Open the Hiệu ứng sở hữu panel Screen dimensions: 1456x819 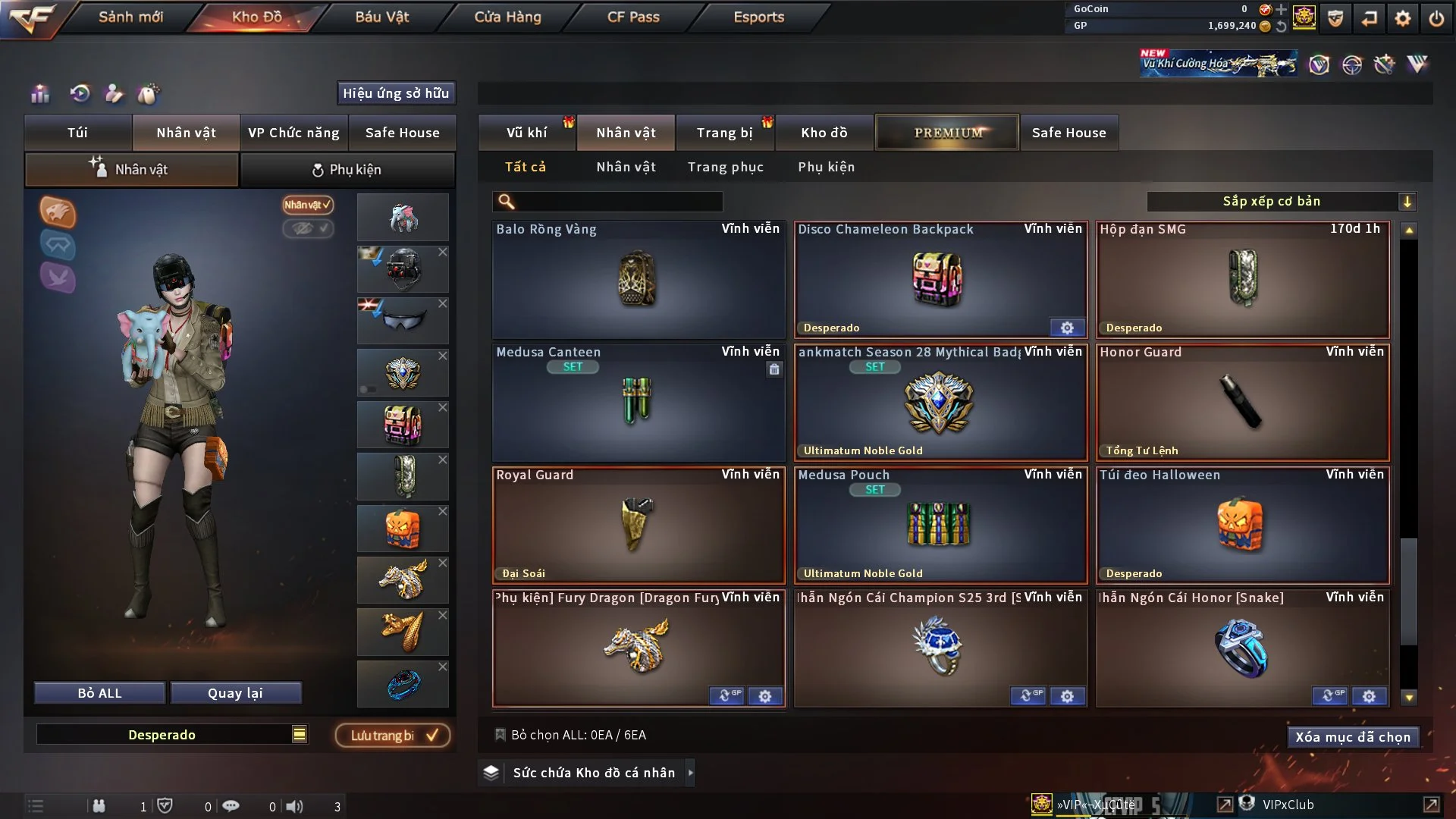tap(395, 93)
